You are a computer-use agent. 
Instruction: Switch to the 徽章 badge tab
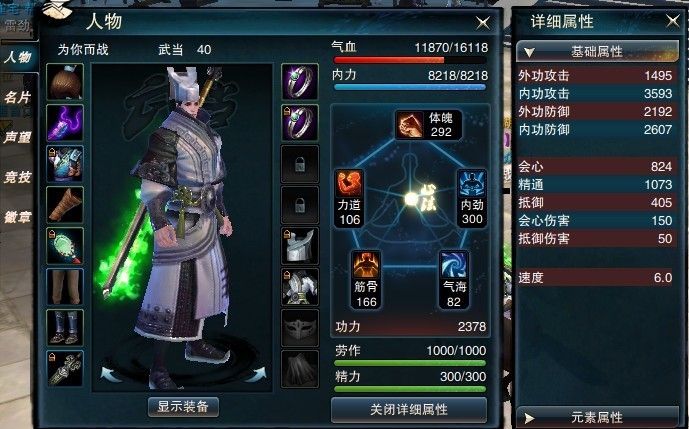click(16, 216)
